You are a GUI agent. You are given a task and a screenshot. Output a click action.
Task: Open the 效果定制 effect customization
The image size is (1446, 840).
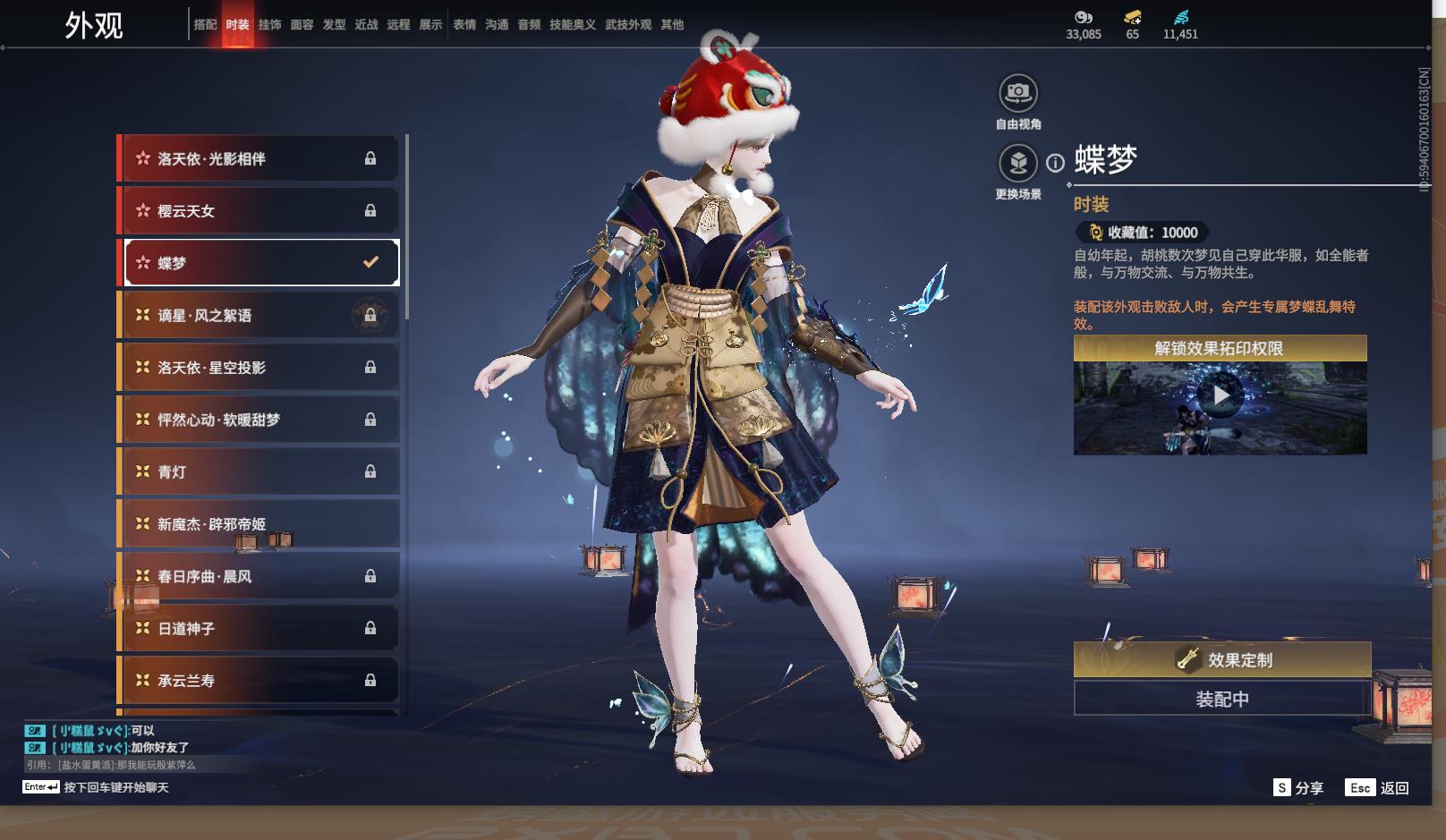[x=1222, y=659]
